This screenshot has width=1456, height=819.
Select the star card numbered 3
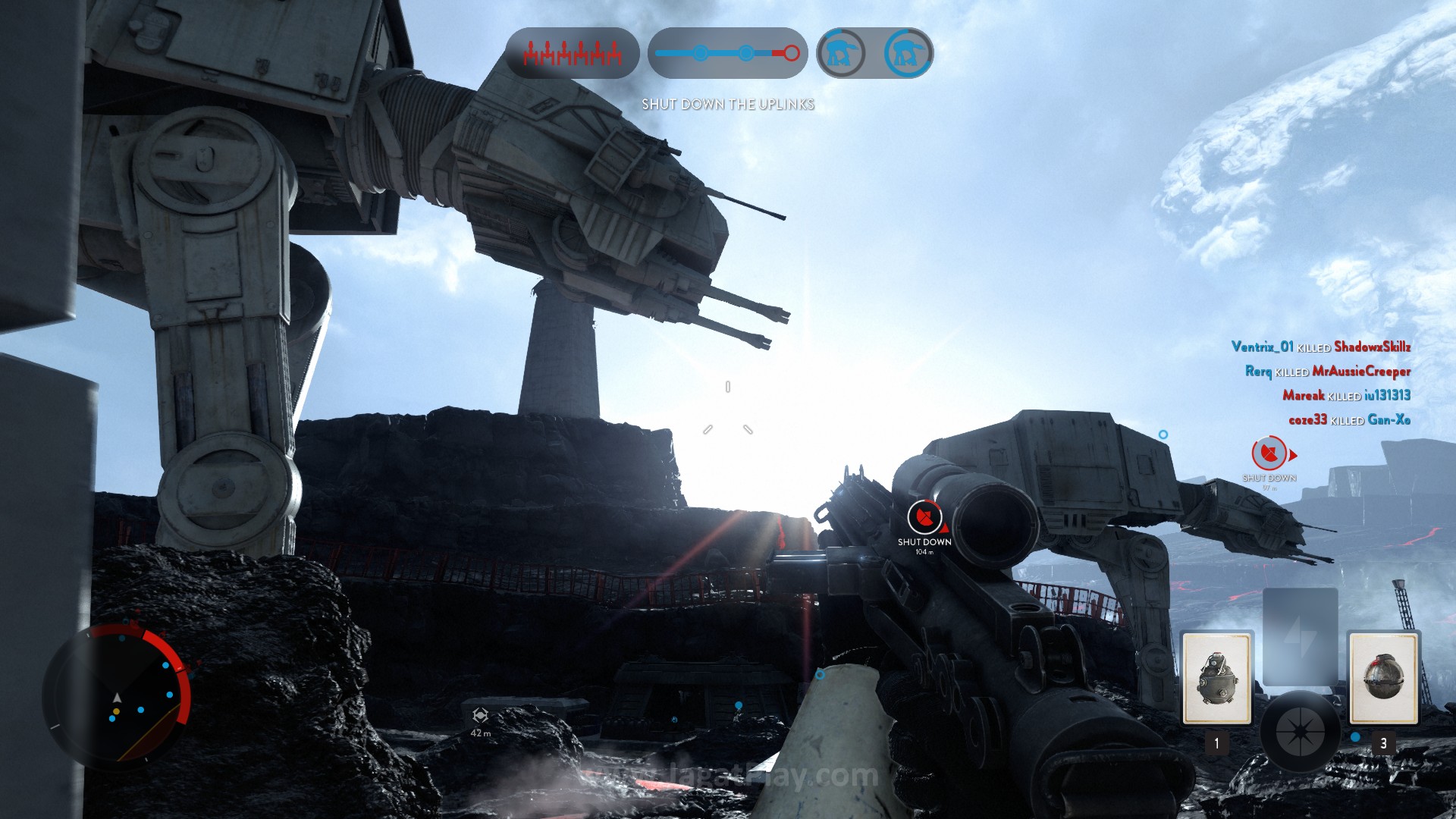(1382, 679)
